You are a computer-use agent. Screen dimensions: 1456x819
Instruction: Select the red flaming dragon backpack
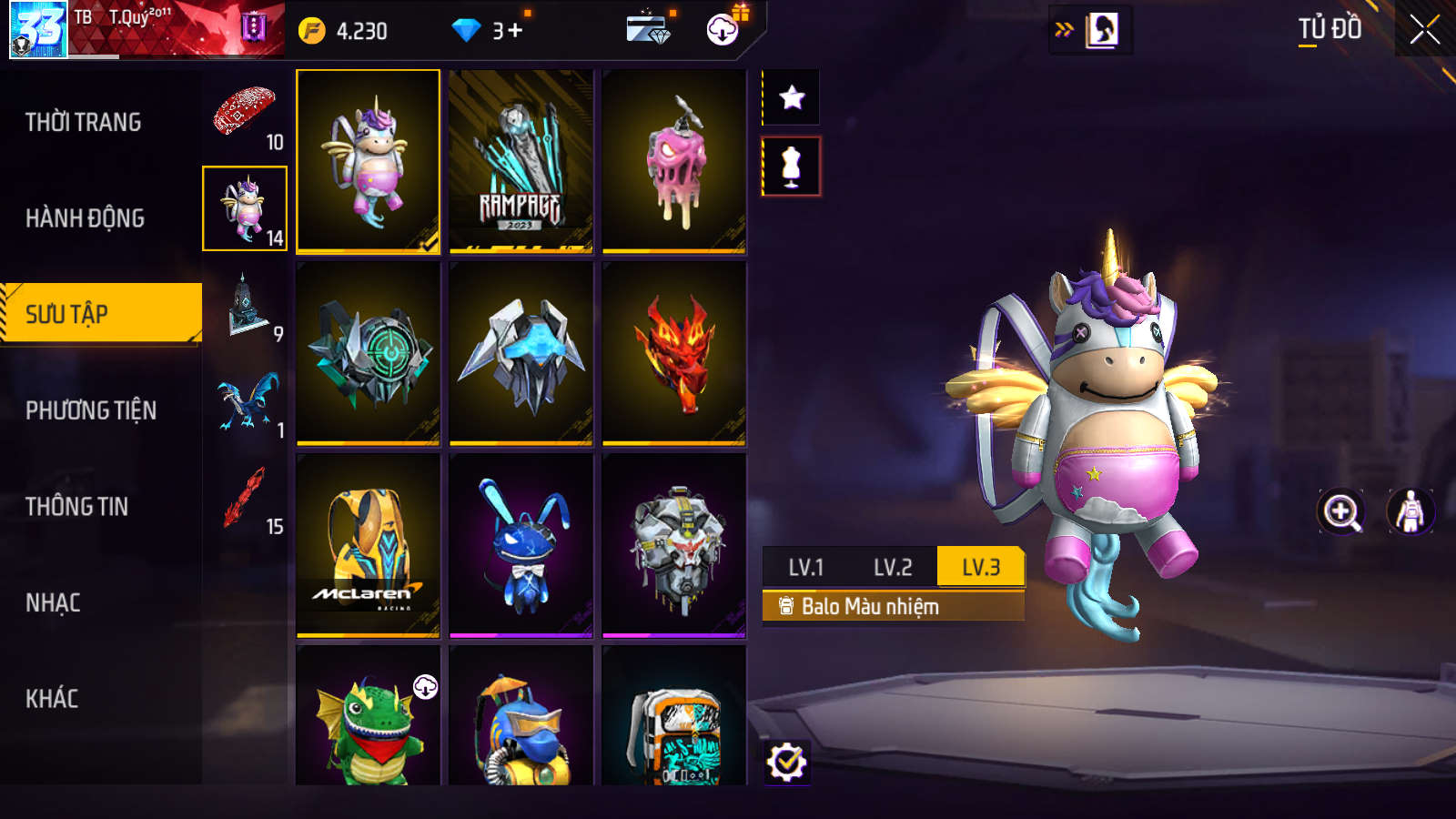coord(673,353)
